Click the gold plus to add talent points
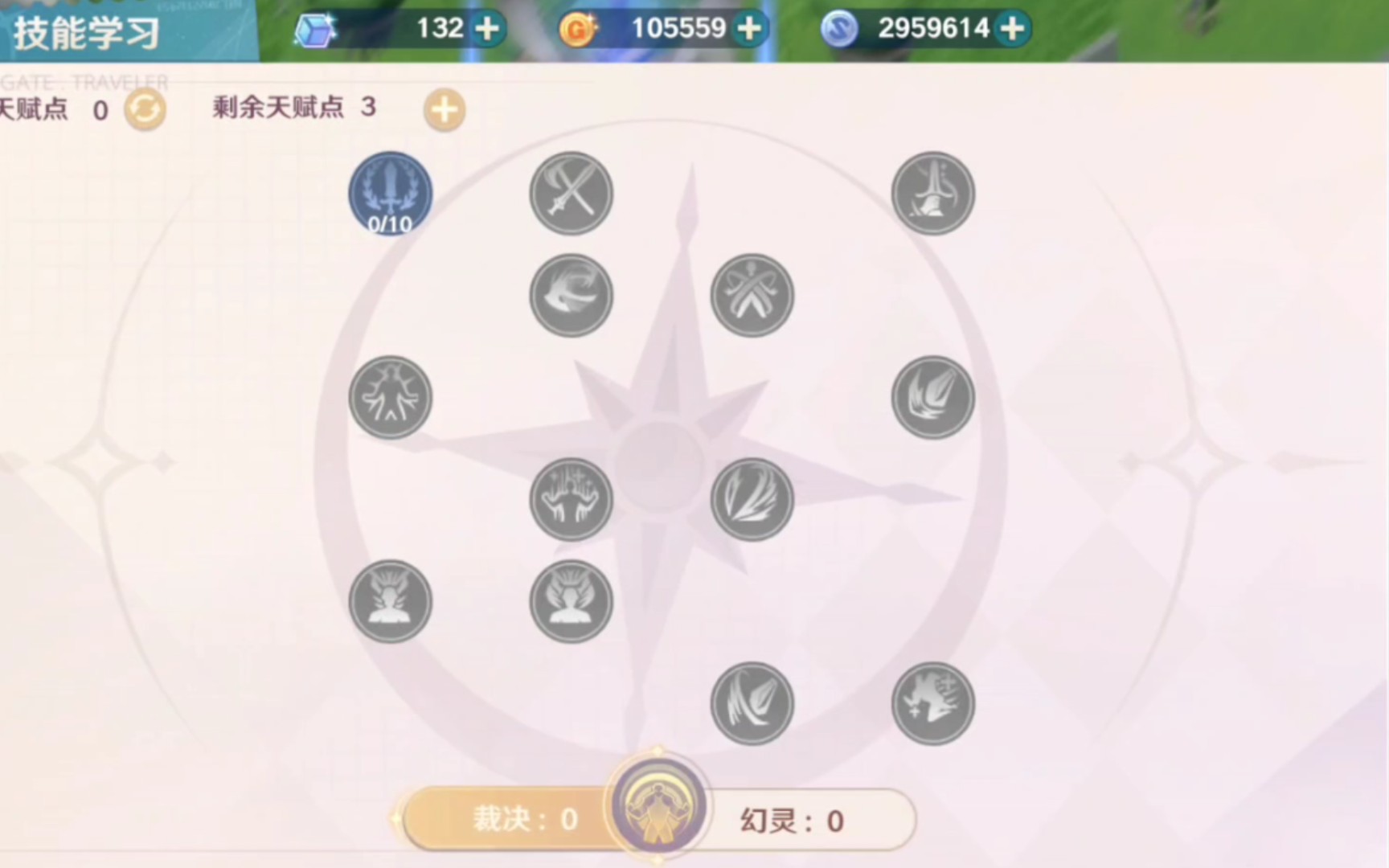The height and width of the screenshot is (868, 1389). tap(443, 110)
